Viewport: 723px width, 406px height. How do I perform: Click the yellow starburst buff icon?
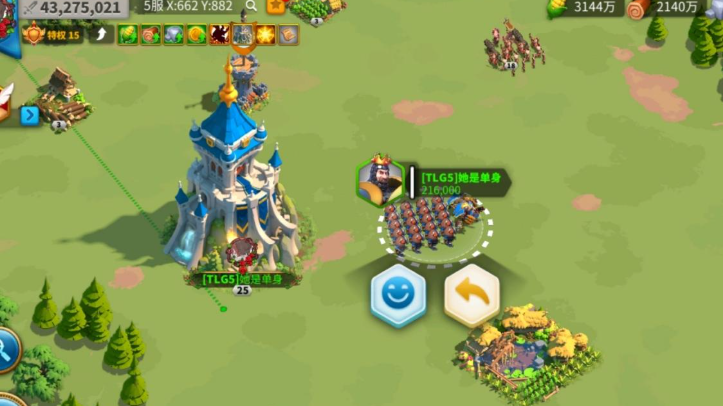(265, 35)
